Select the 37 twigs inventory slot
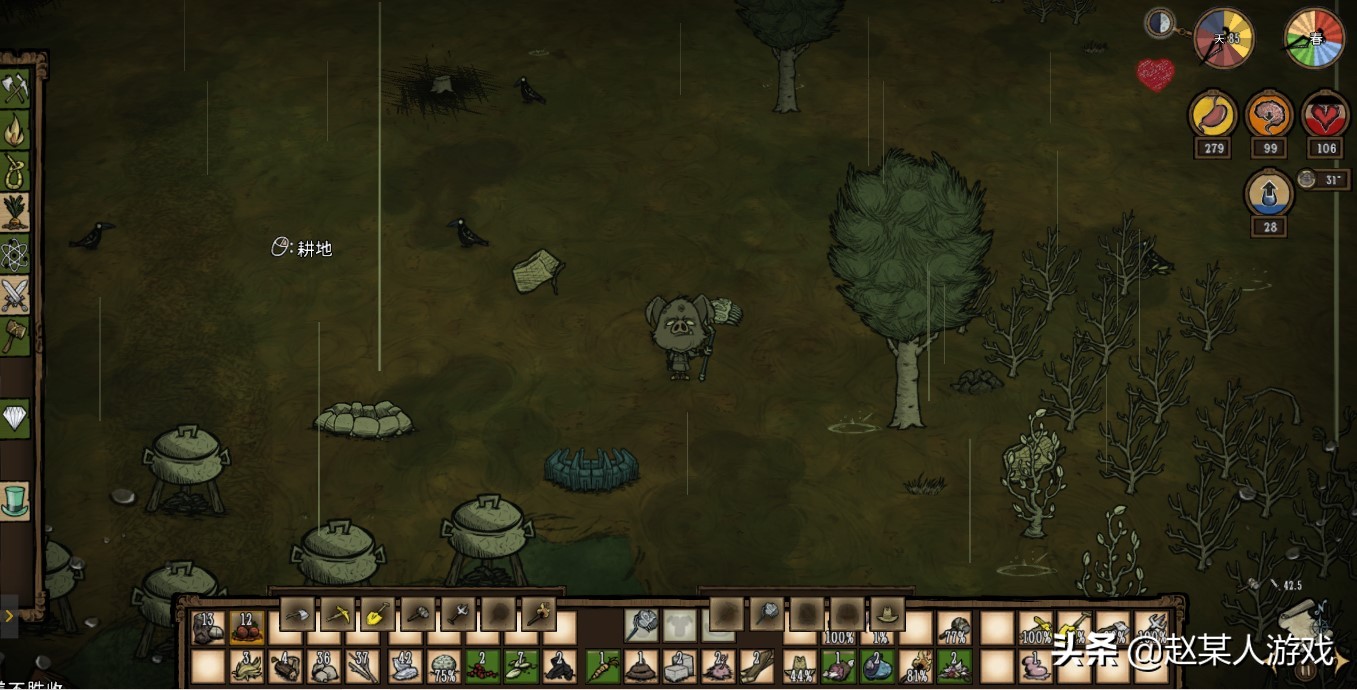This screenshot has height=690, width=1357. (x=365, y=667)
